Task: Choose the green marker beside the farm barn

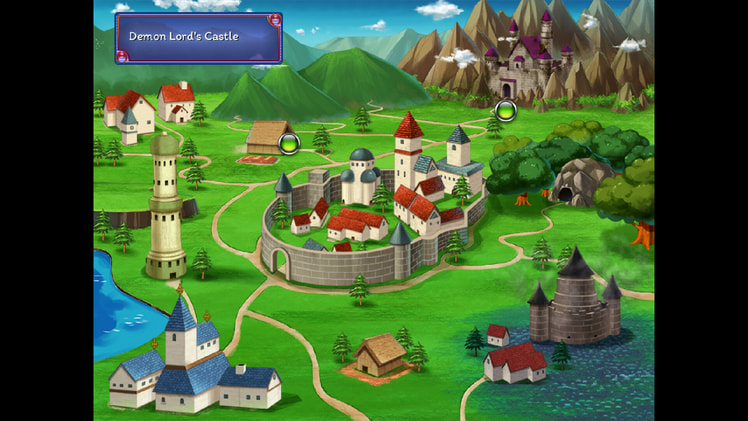Action: point(289,143)
